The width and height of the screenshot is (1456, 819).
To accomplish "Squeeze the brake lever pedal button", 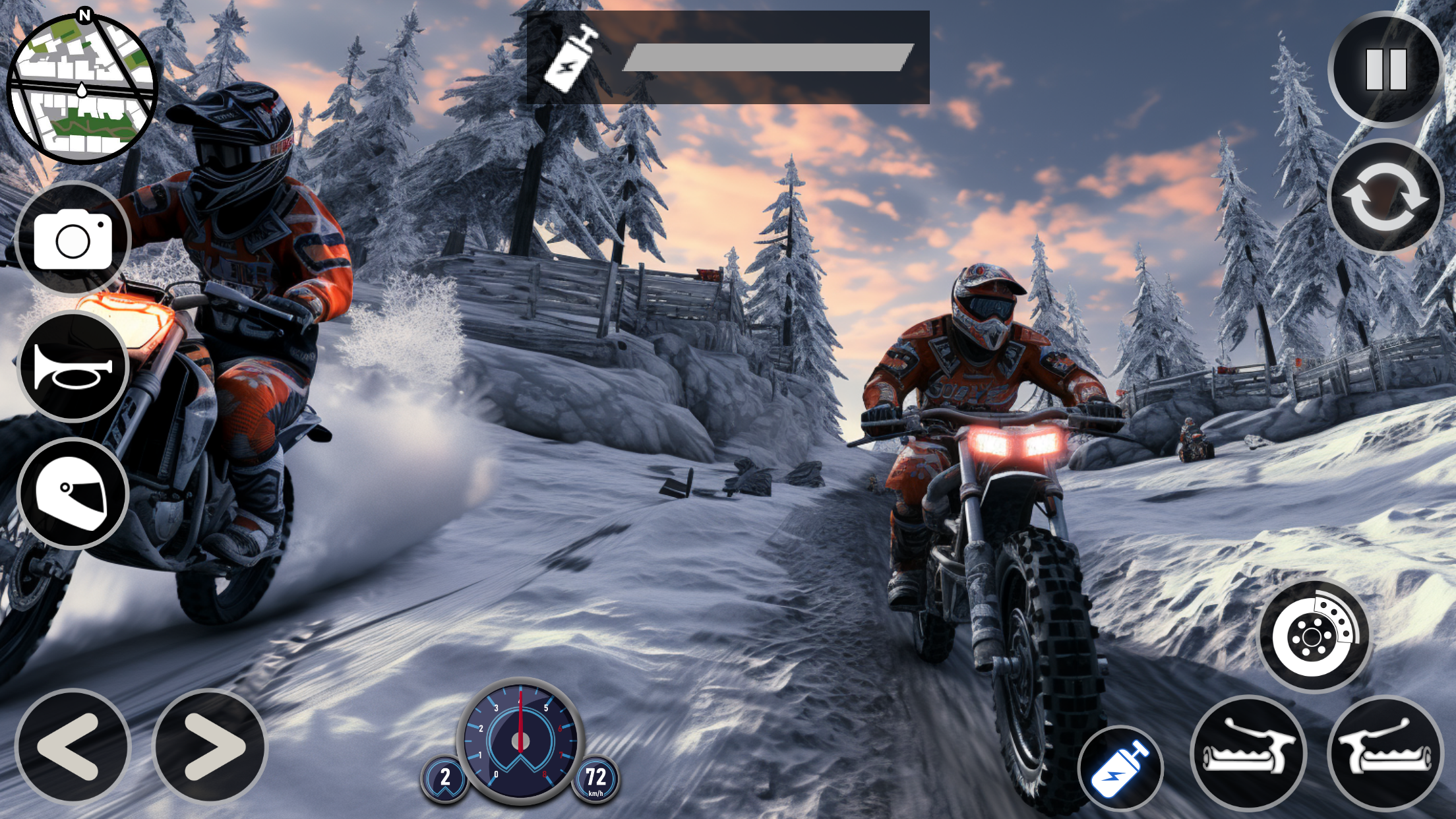I will pyautogui.click(x=1248, y=752).
